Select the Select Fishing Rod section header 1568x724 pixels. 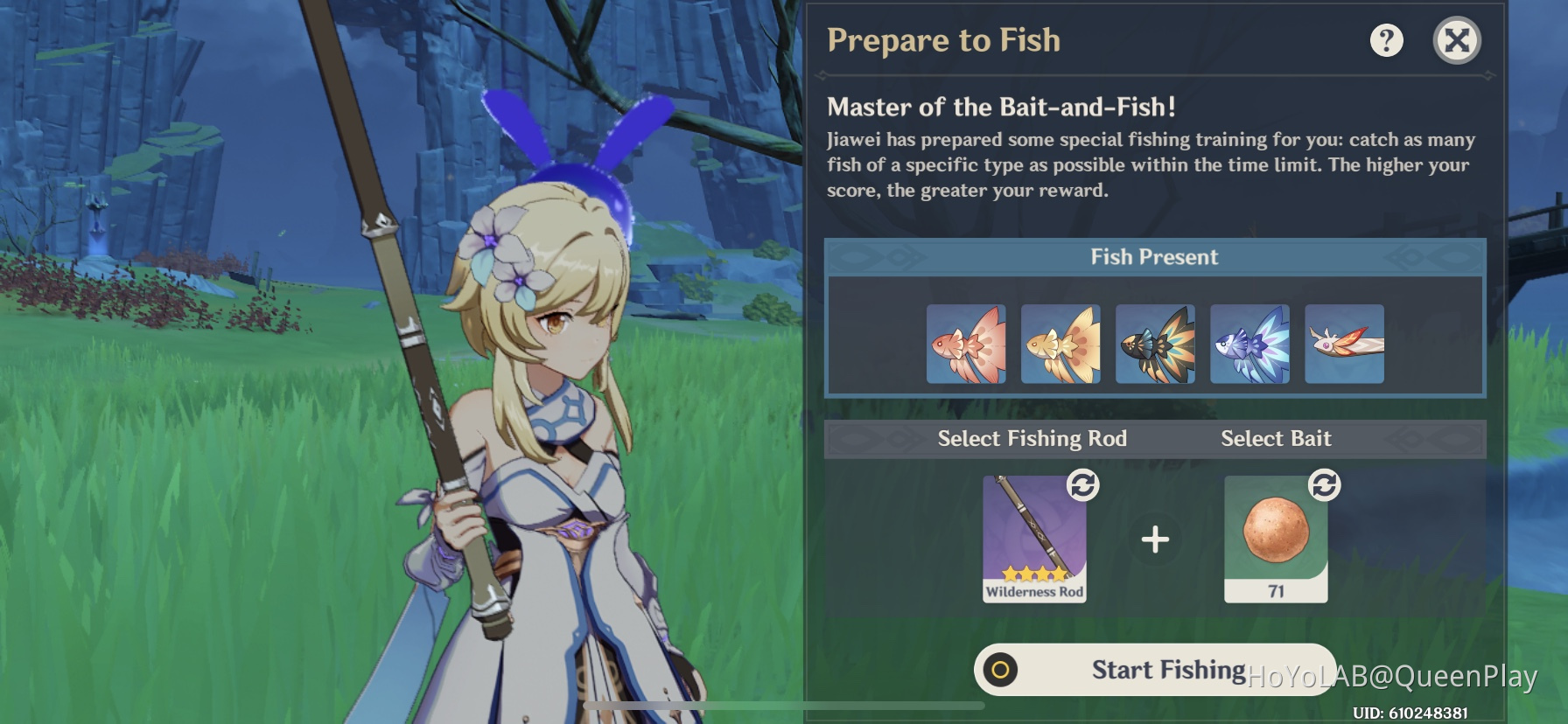click(1032, 438)
